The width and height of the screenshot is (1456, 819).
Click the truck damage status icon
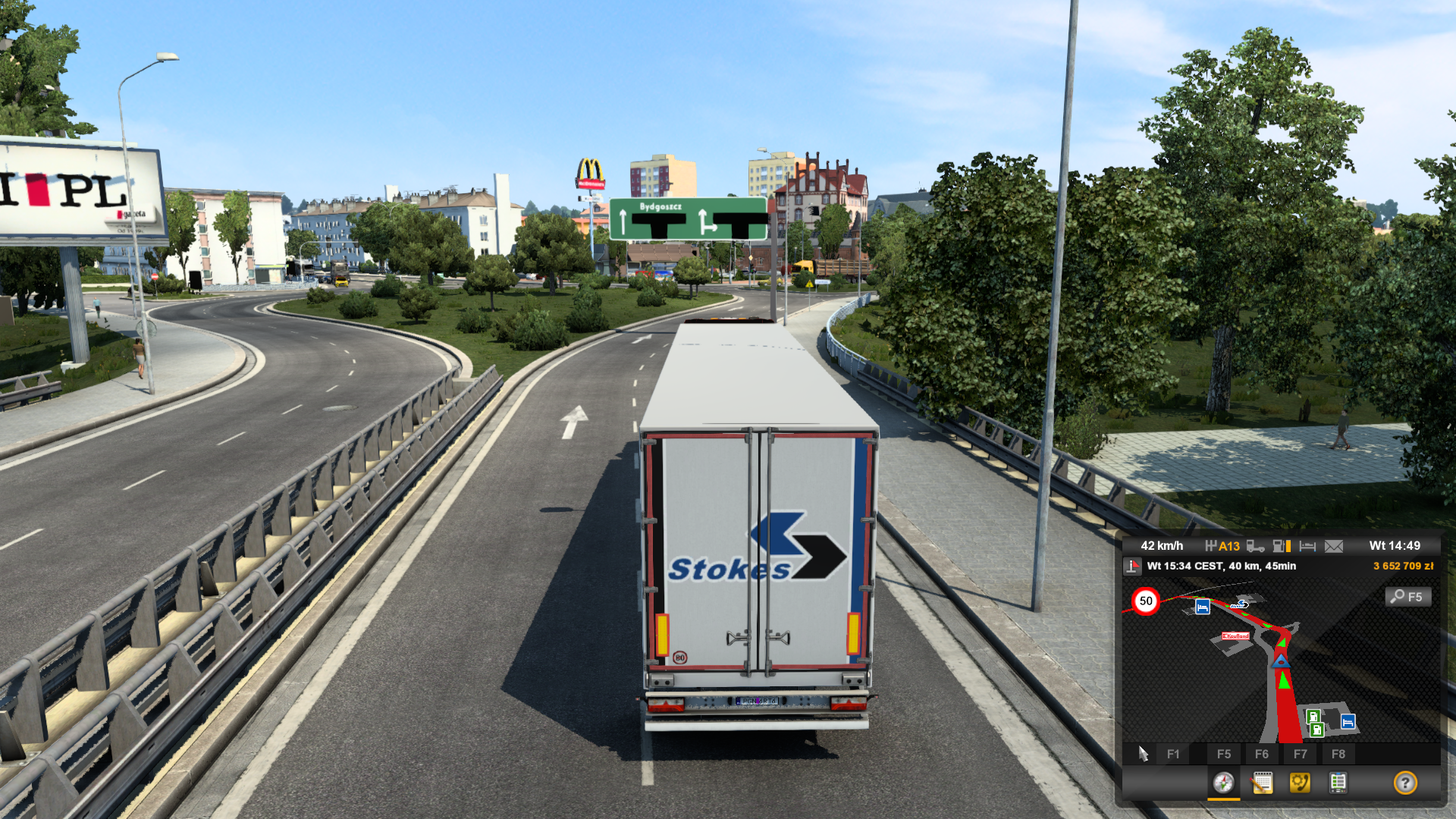pos(1255,546)
